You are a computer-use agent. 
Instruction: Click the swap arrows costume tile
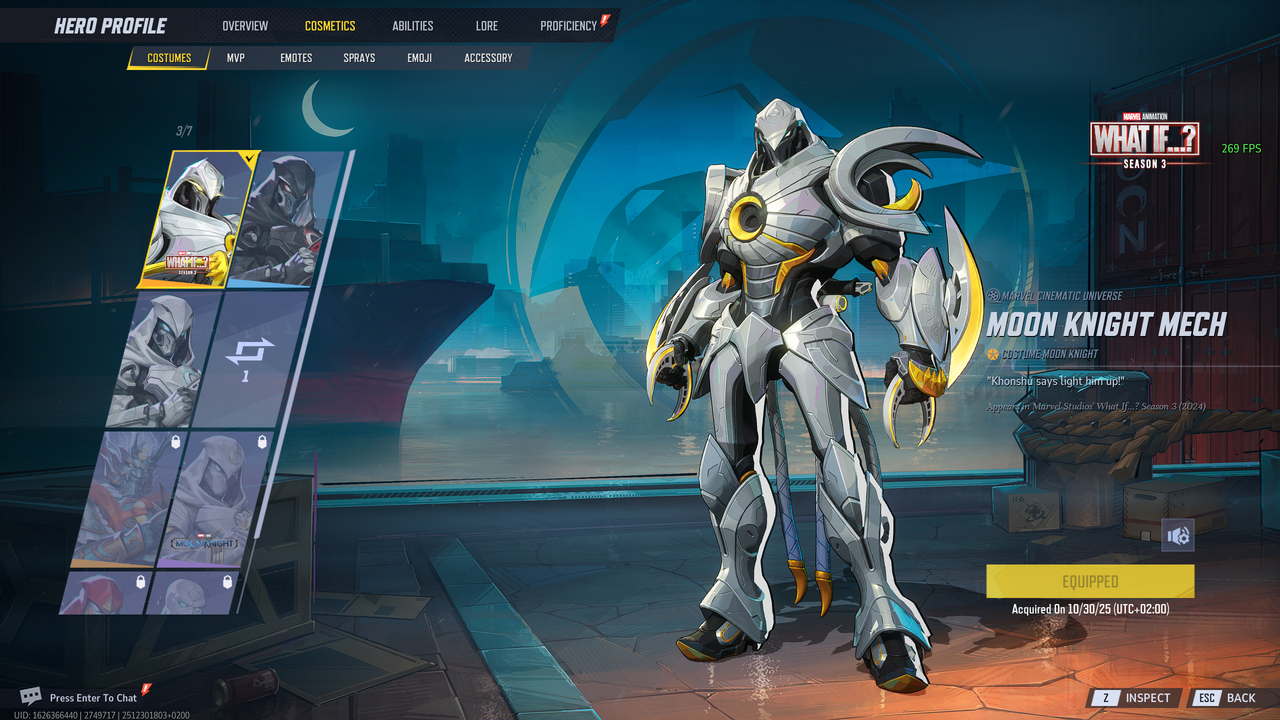(247, 358)
